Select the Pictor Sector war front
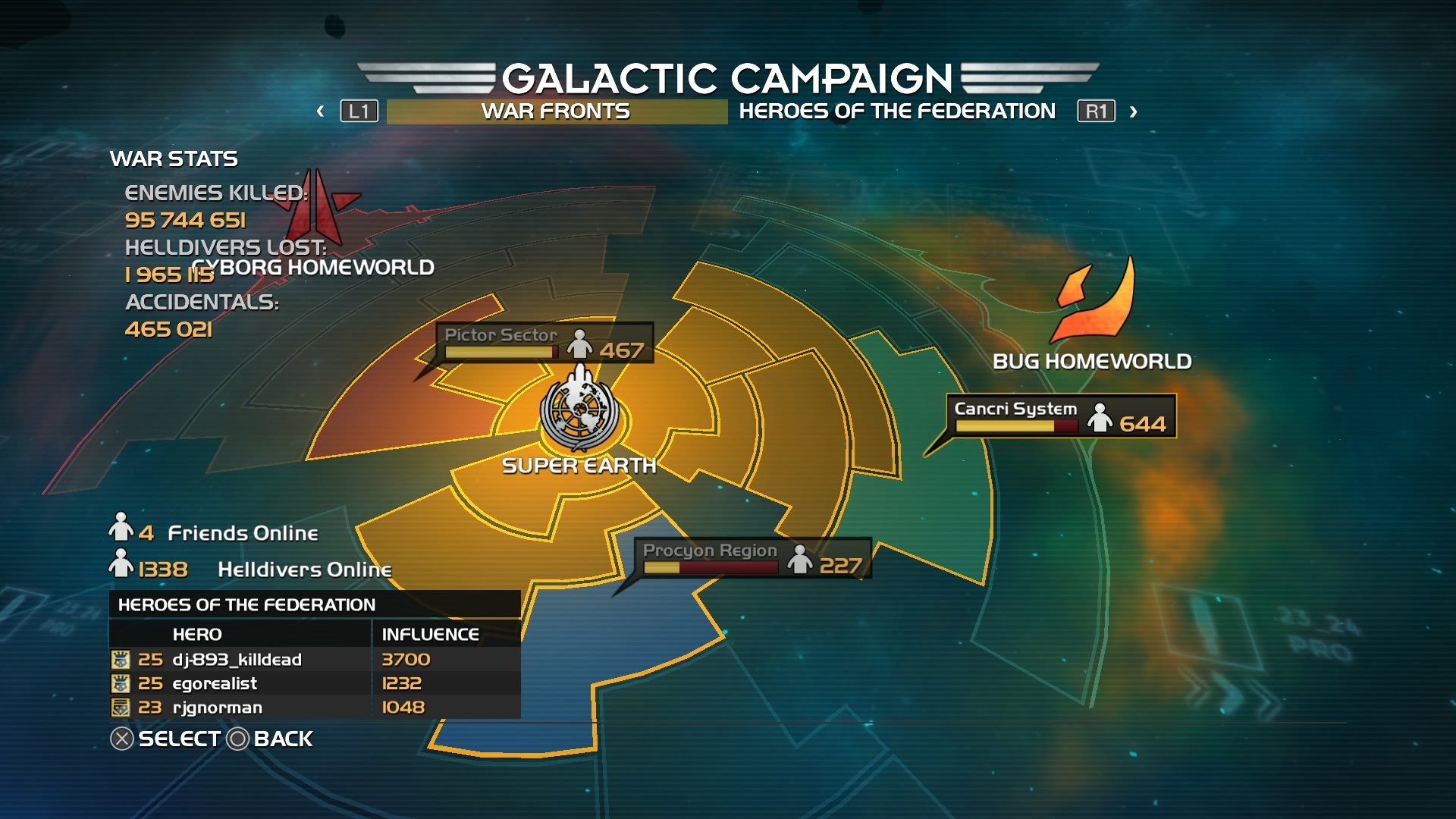1456x819 pixels. (x=544, y=344)
